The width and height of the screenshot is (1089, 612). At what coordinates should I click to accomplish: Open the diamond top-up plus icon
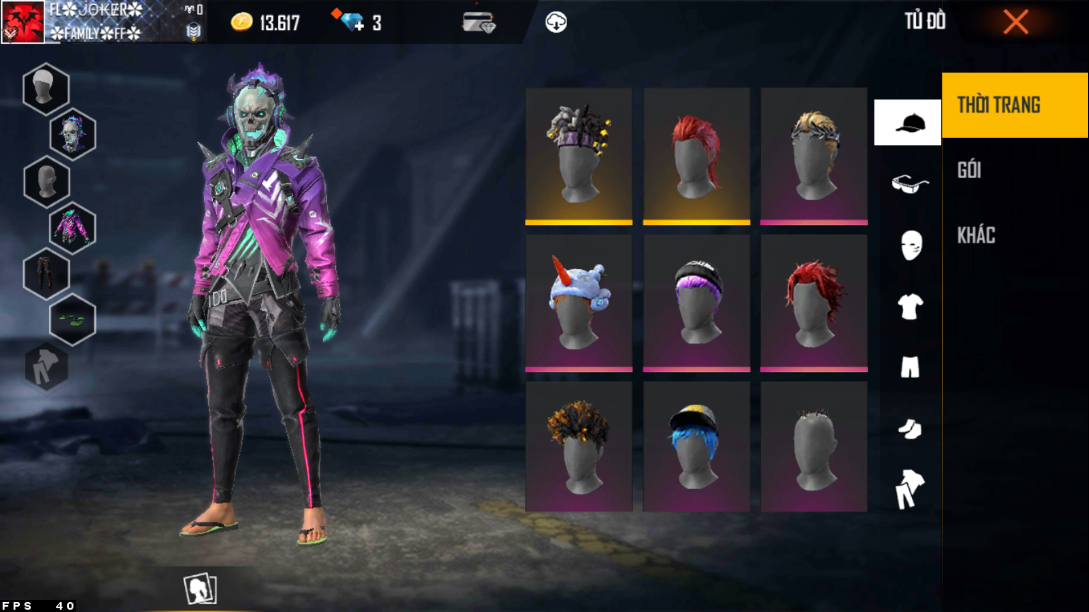click(x=352, y=22)
